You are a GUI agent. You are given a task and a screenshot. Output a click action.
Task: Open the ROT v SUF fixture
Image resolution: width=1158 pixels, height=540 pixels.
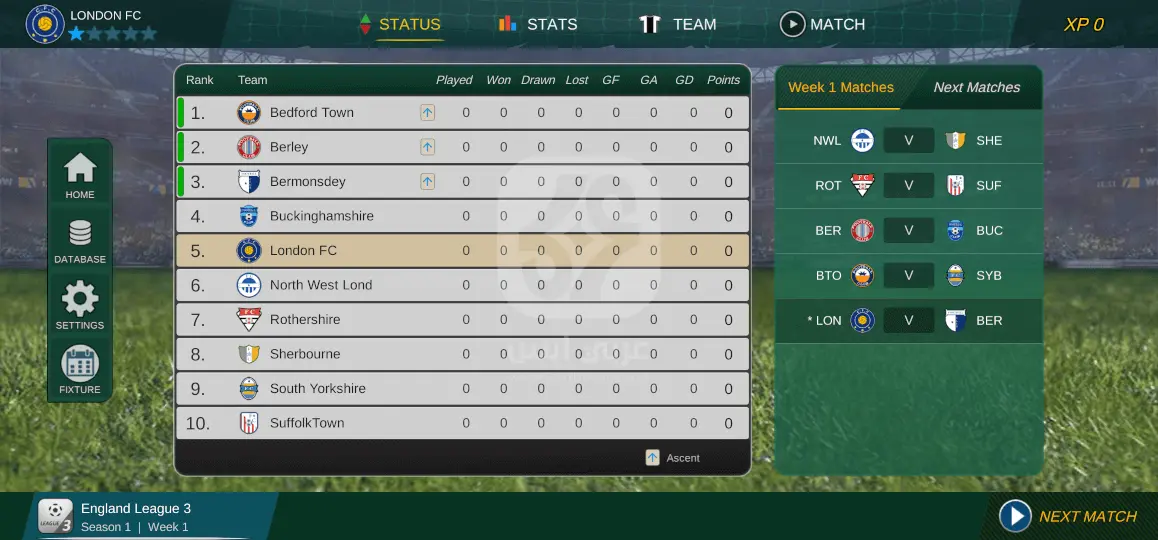point(908,186)
